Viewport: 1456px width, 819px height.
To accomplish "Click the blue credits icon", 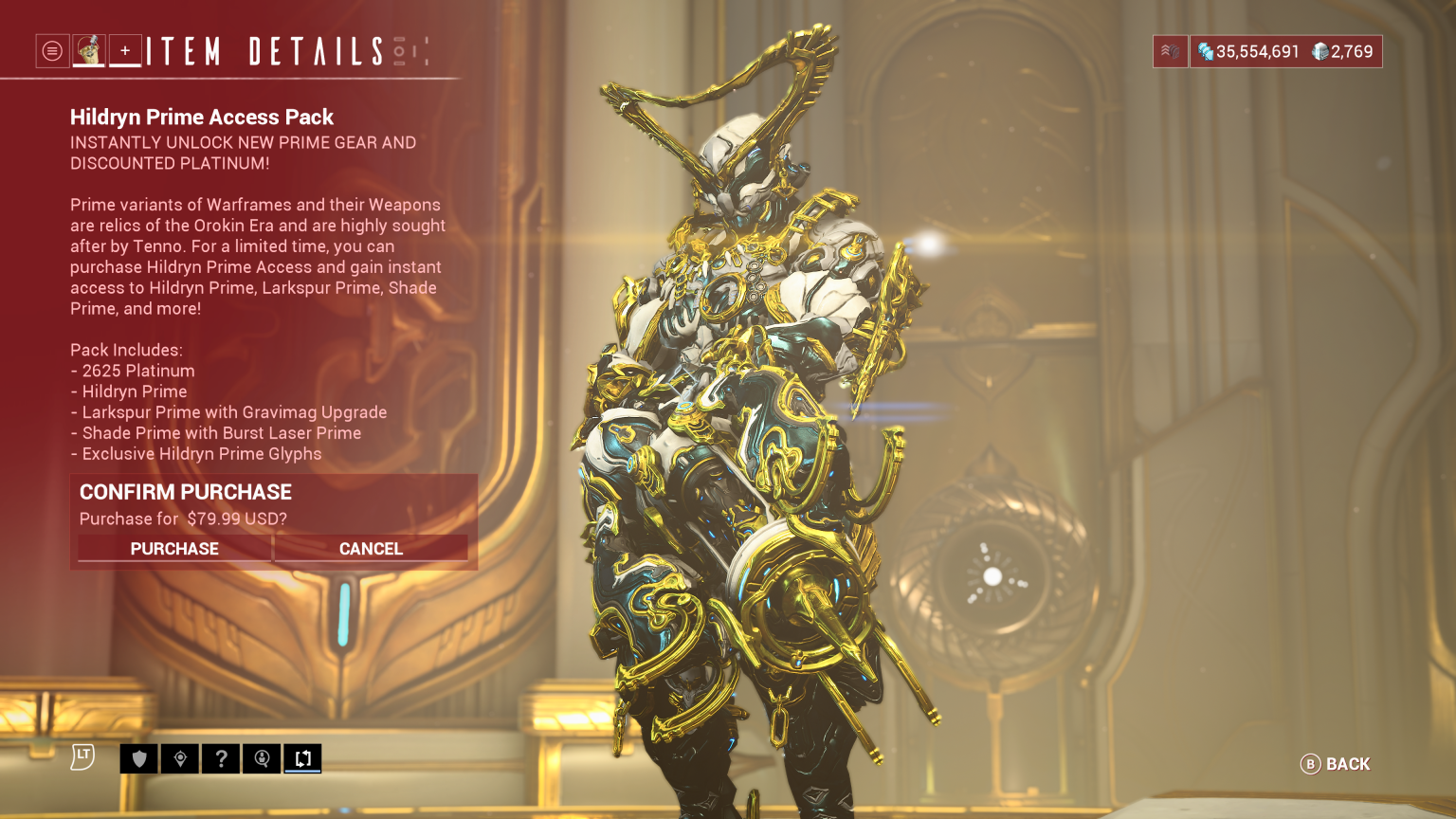I will tap(1207, 51).
